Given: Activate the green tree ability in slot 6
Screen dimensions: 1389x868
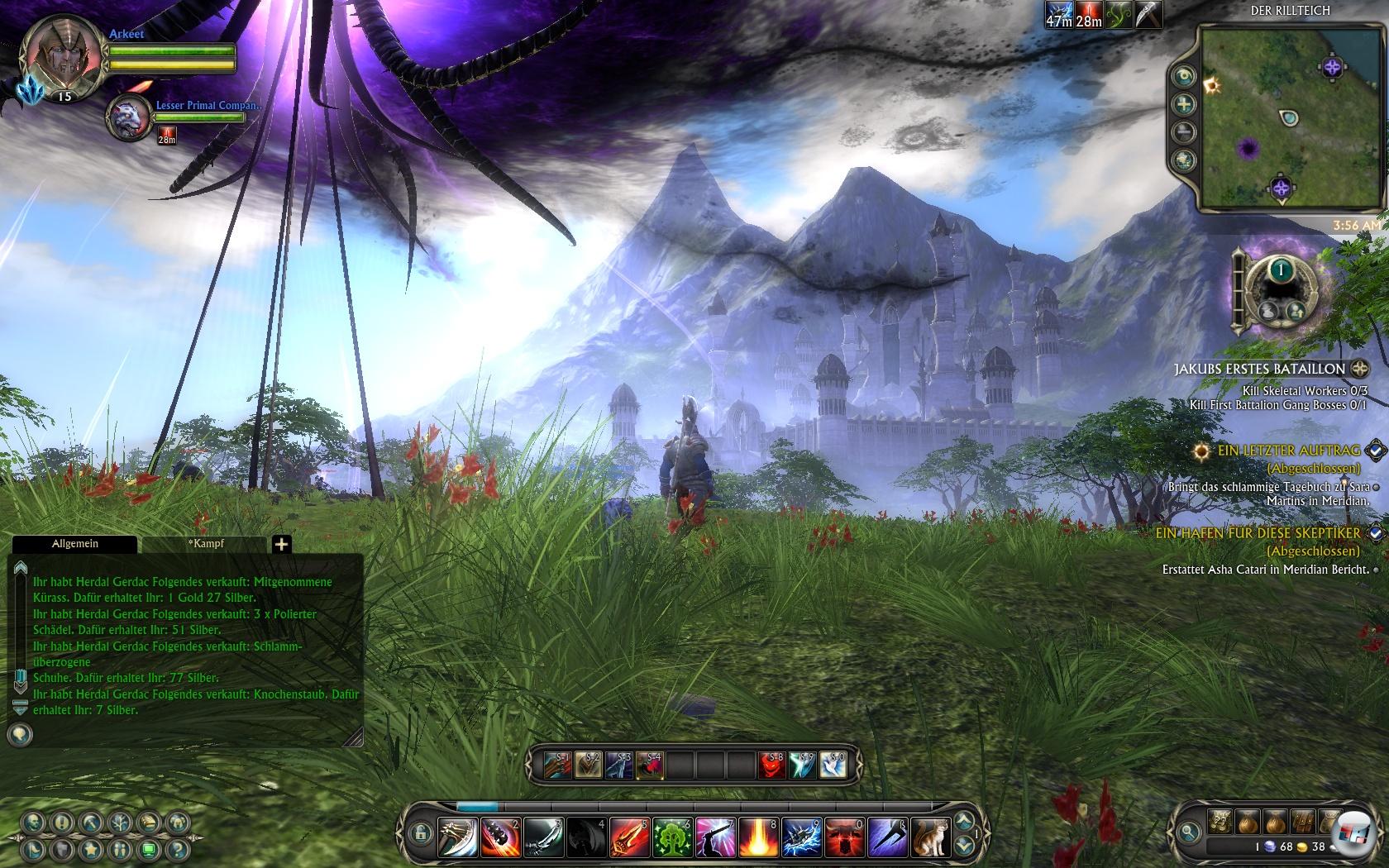Looking at the screenshot, I should [x=672, y=837].
